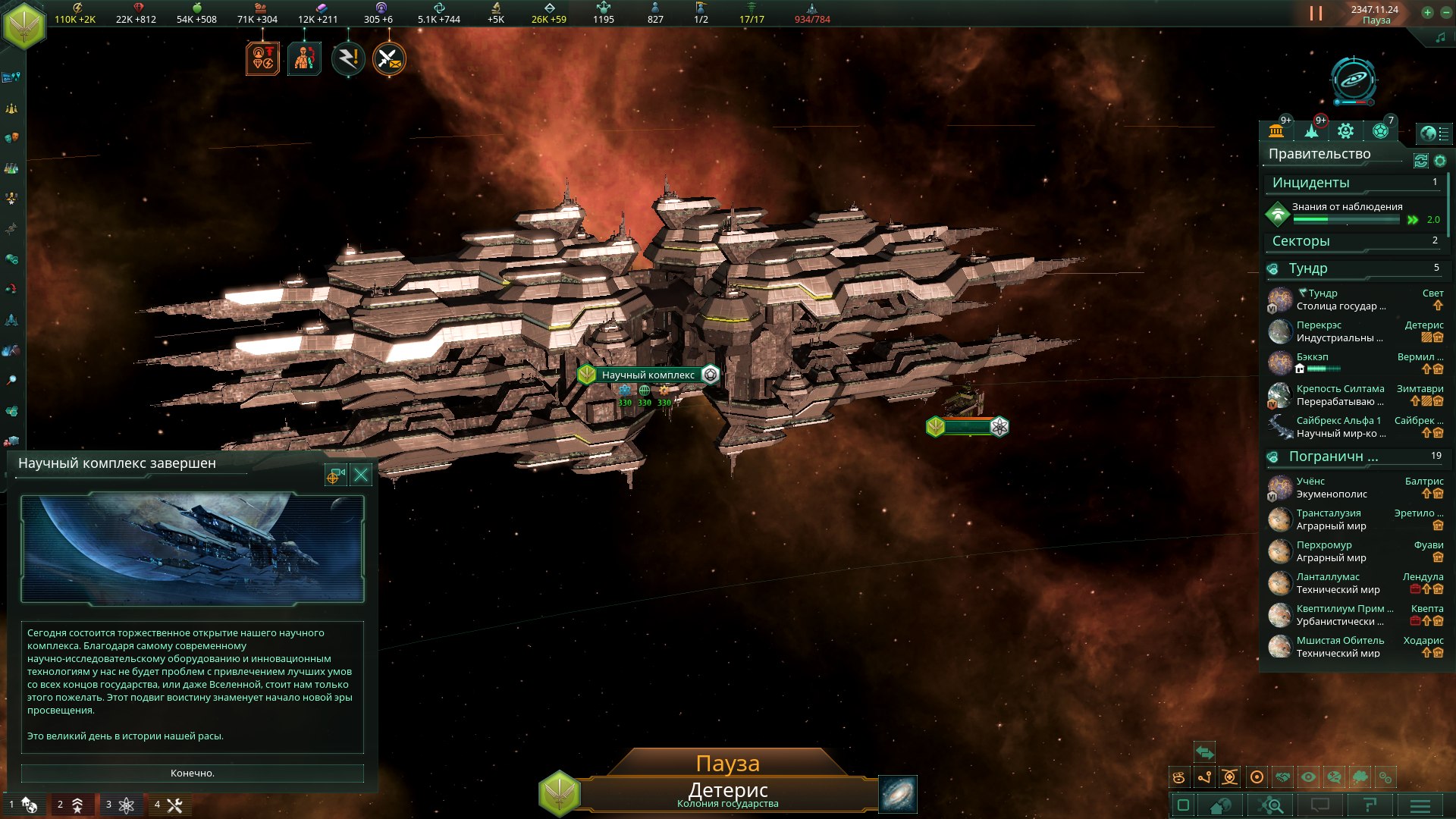Open the galaxy map from bottom bar
Viewport: 1456px width, 819px height.
(898, 794)
